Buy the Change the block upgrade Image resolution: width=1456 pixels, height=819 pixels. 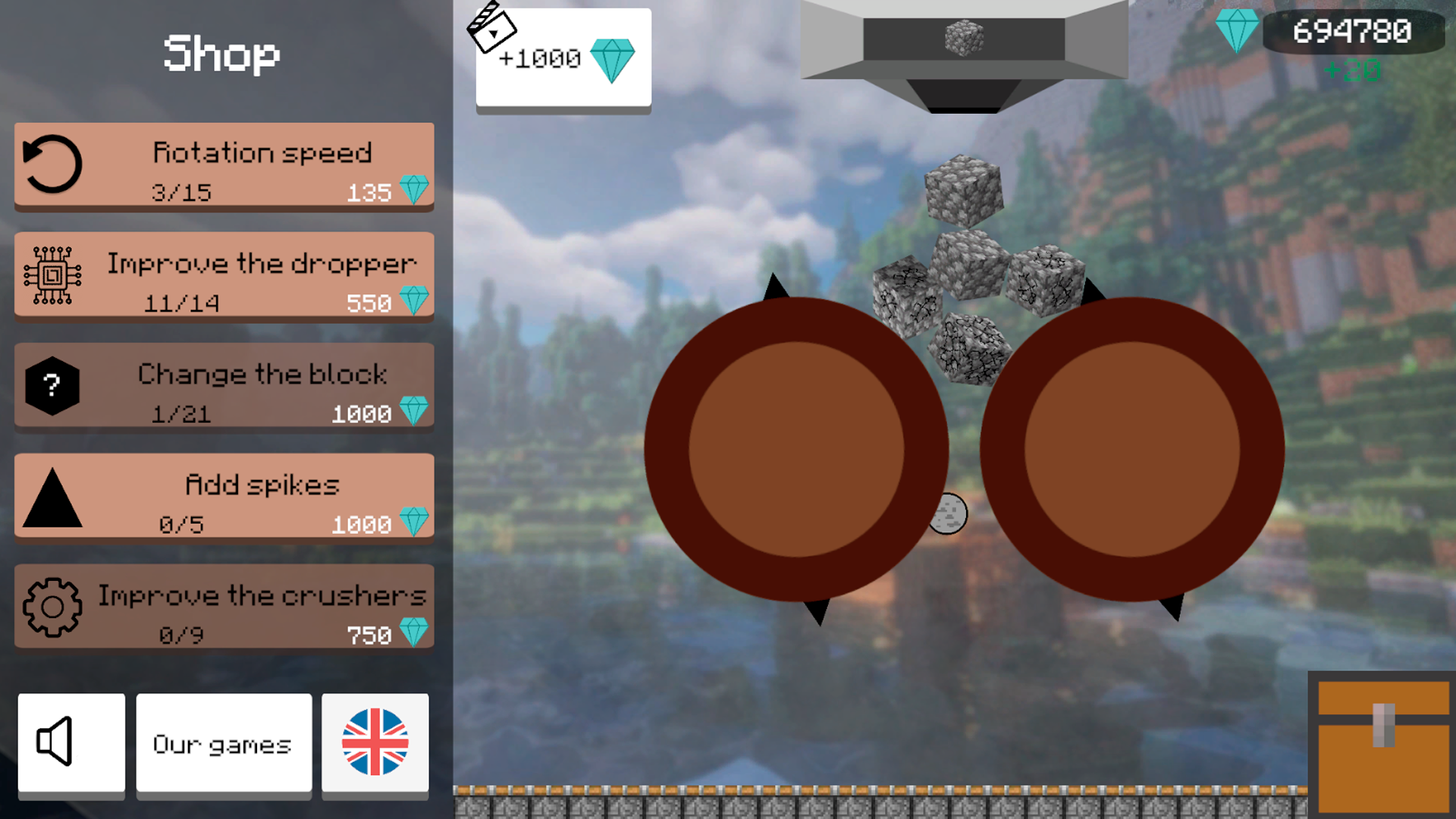click(x=224, y=387)
